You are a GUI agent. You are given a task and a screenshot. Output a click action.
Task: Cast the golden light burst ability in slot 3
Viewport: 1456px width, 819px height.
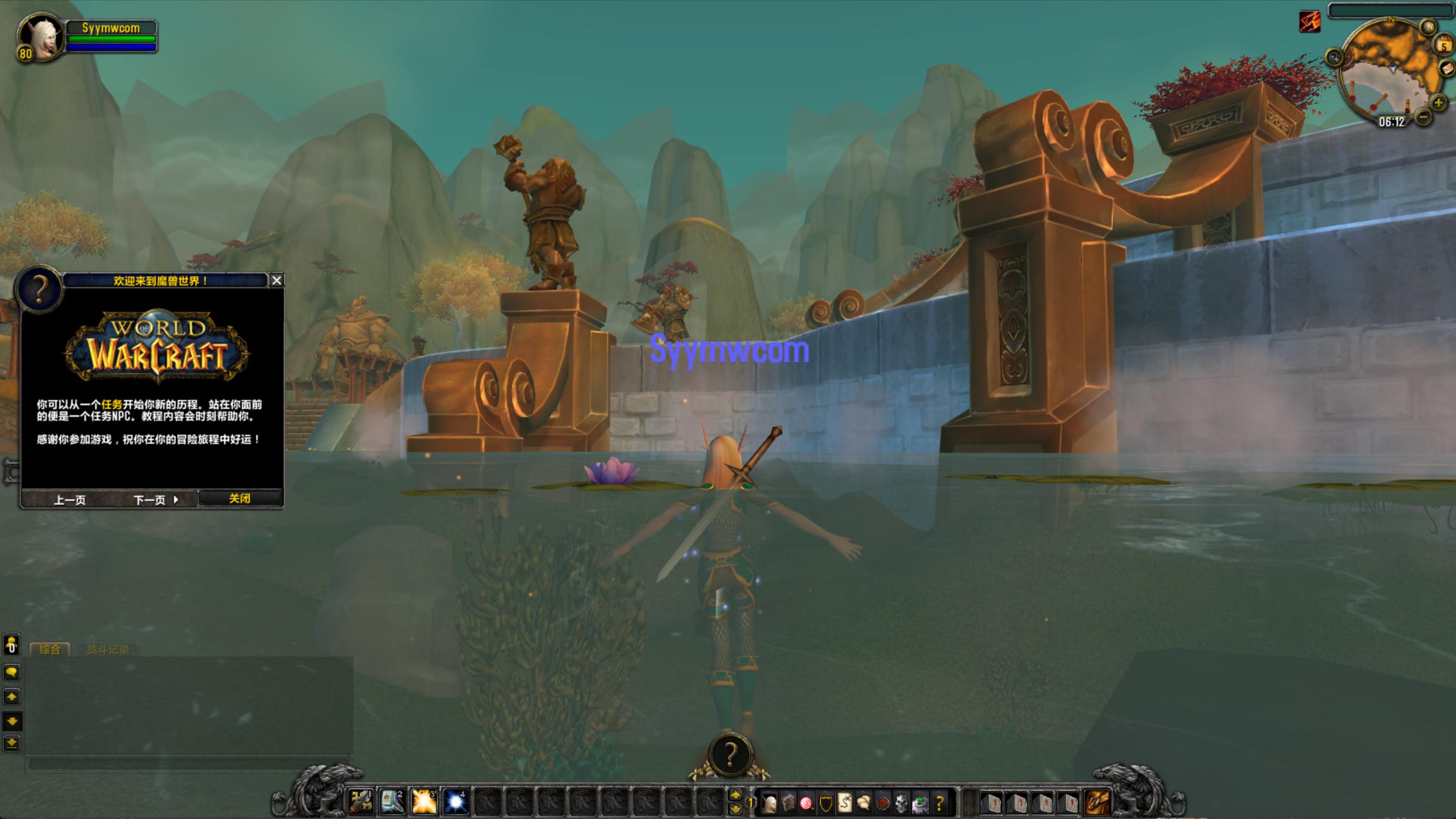point(424,802)
